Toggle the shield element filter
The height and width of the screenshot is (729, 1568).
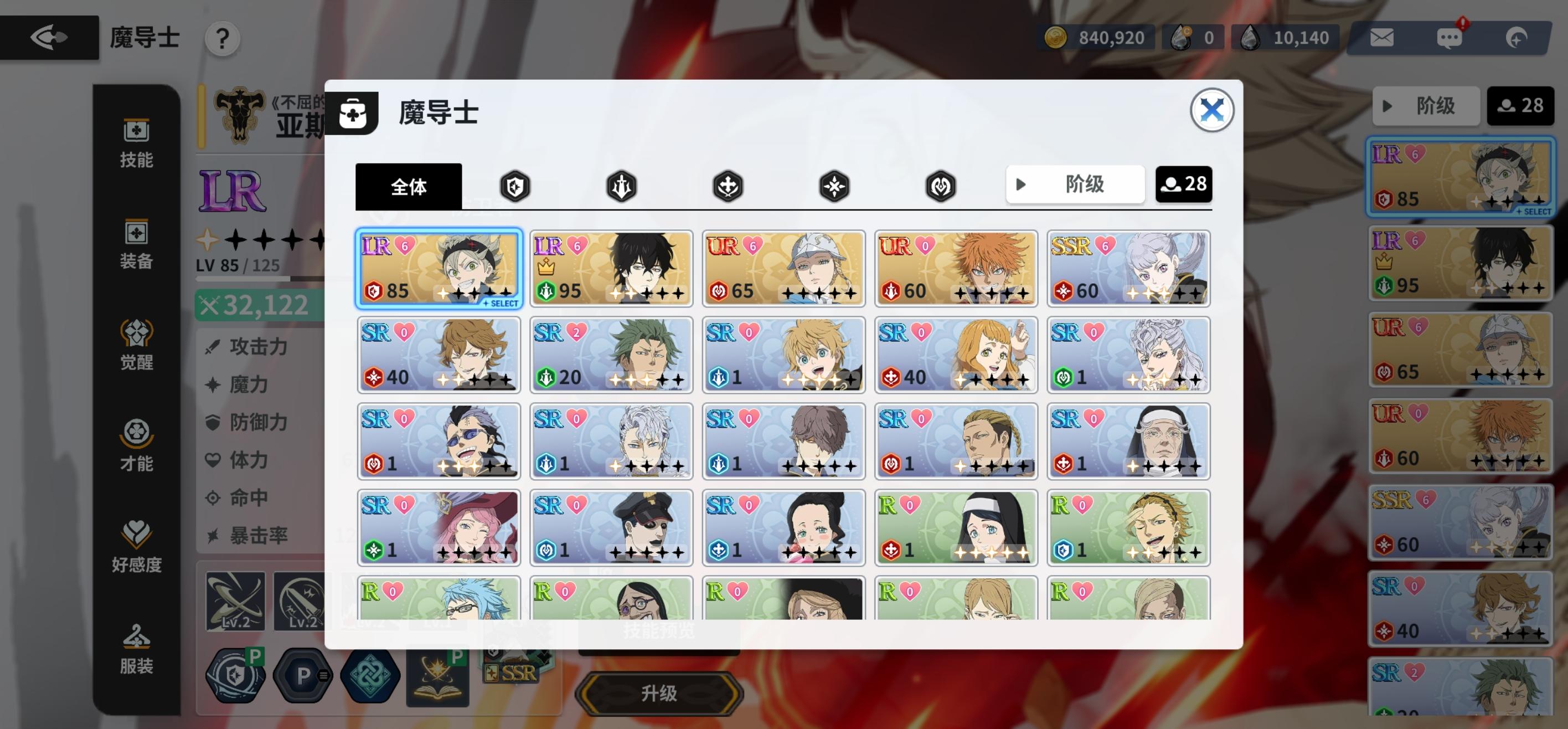(x=514, y=186)
